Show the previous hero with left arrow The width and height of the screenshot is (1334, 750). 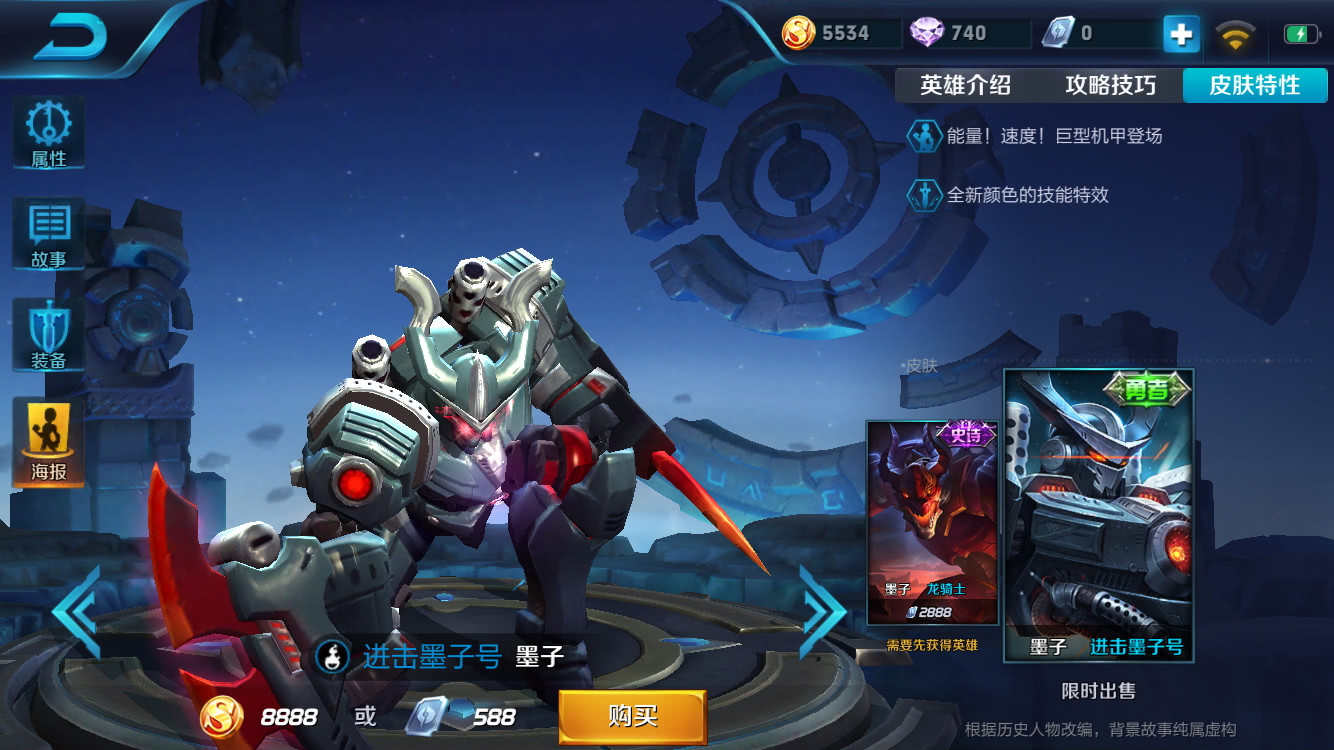point(76,611)
